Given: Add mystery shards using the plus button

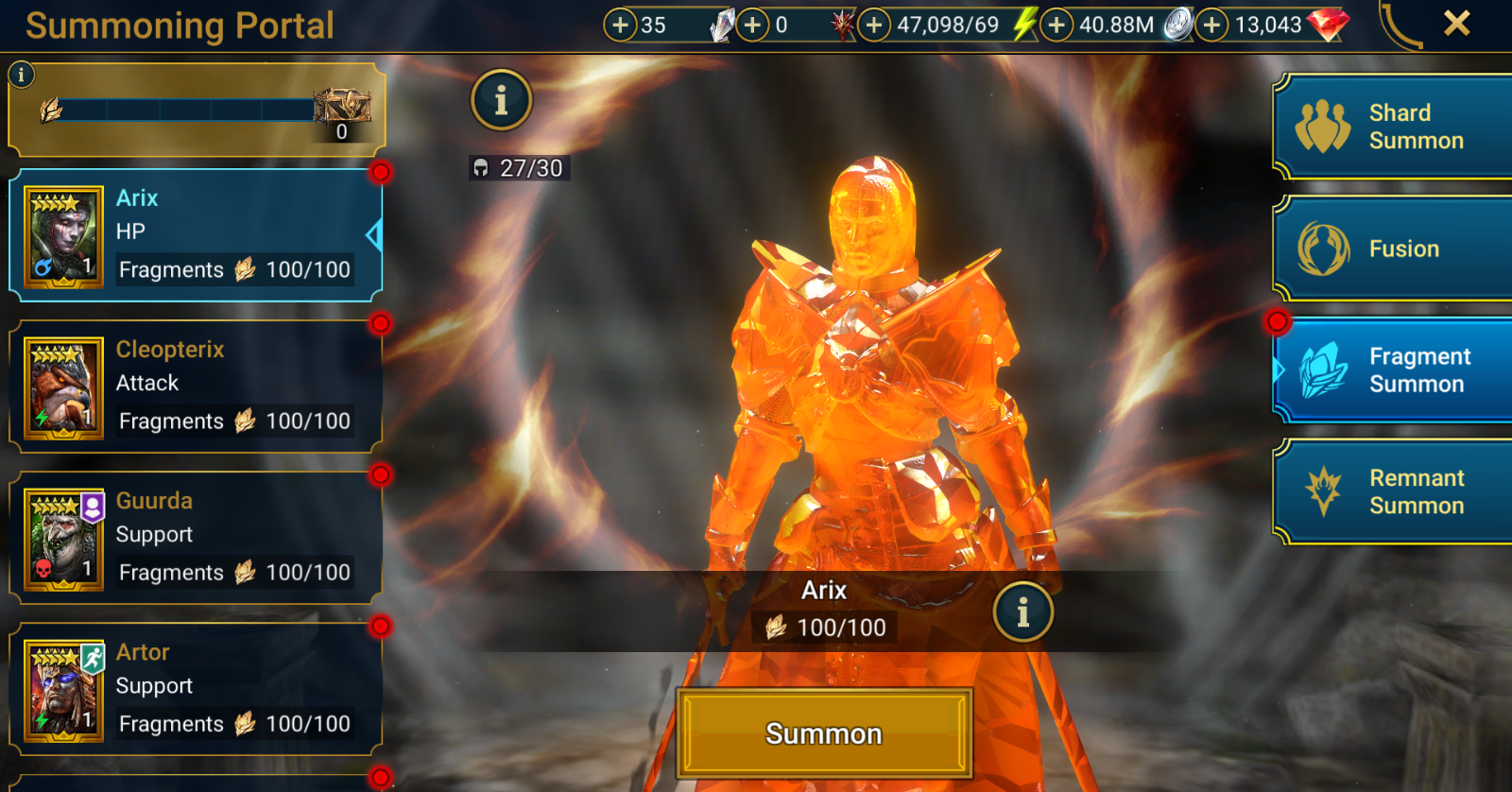Looking at the screenshot, I should pos(623,24).
